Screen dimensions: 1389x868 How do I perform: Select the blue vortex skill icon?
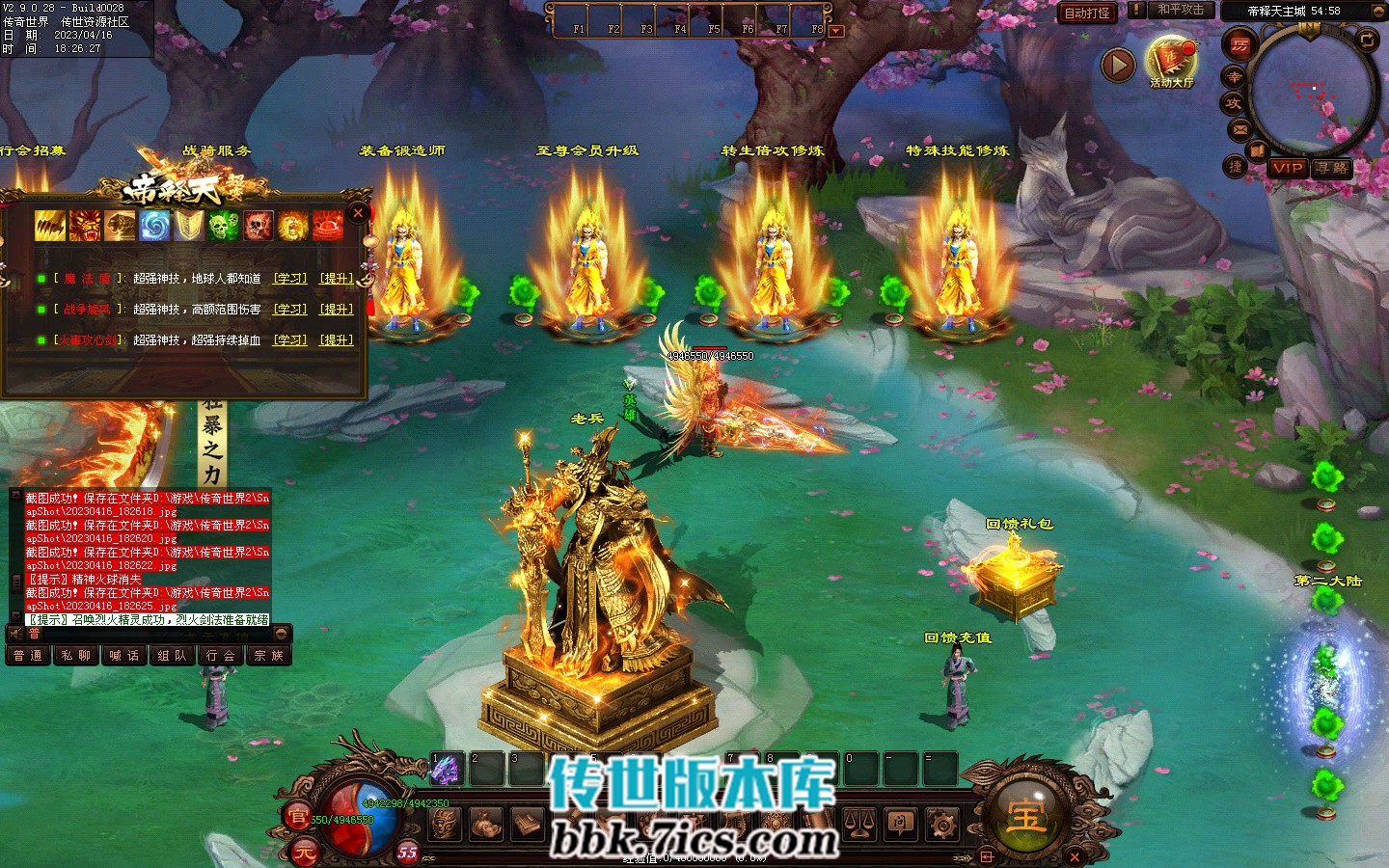(x=154, y=226)
